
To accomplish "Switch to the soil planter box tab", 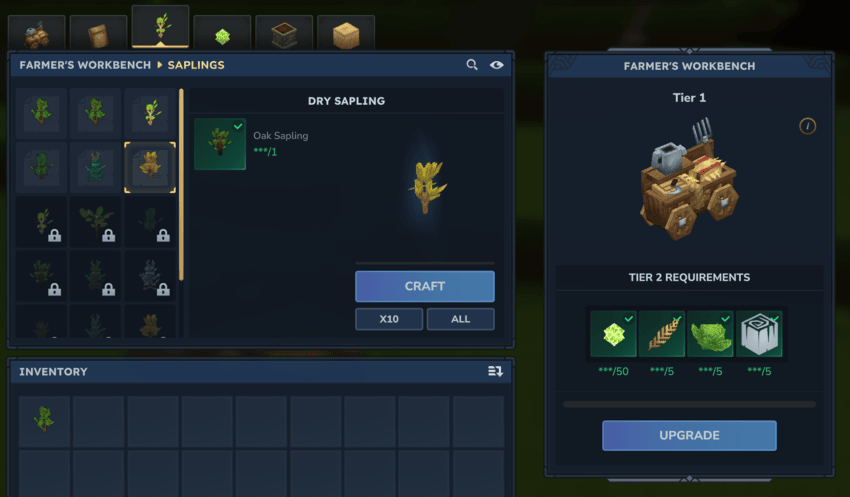I will pos(284,35).
